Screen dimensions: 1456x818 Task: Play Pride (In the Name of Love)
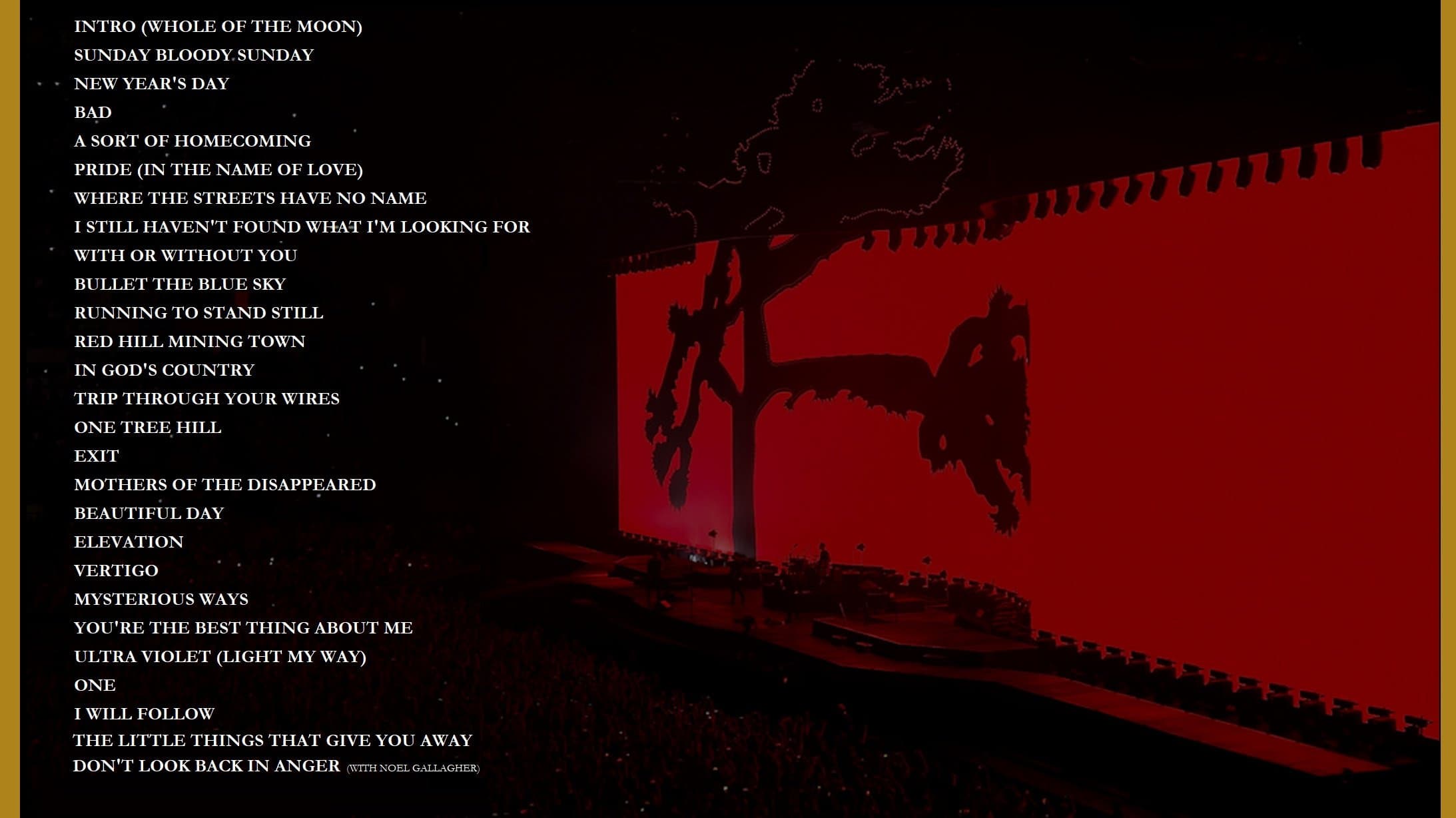click(x=218, y=170)
